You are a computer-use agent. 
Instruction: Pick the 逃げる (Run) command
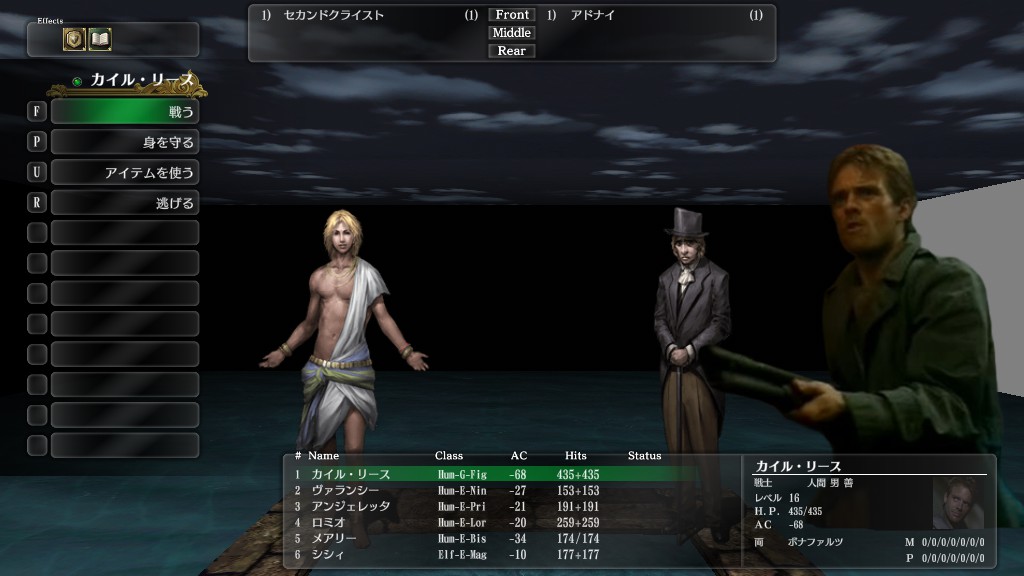(124, 203)
